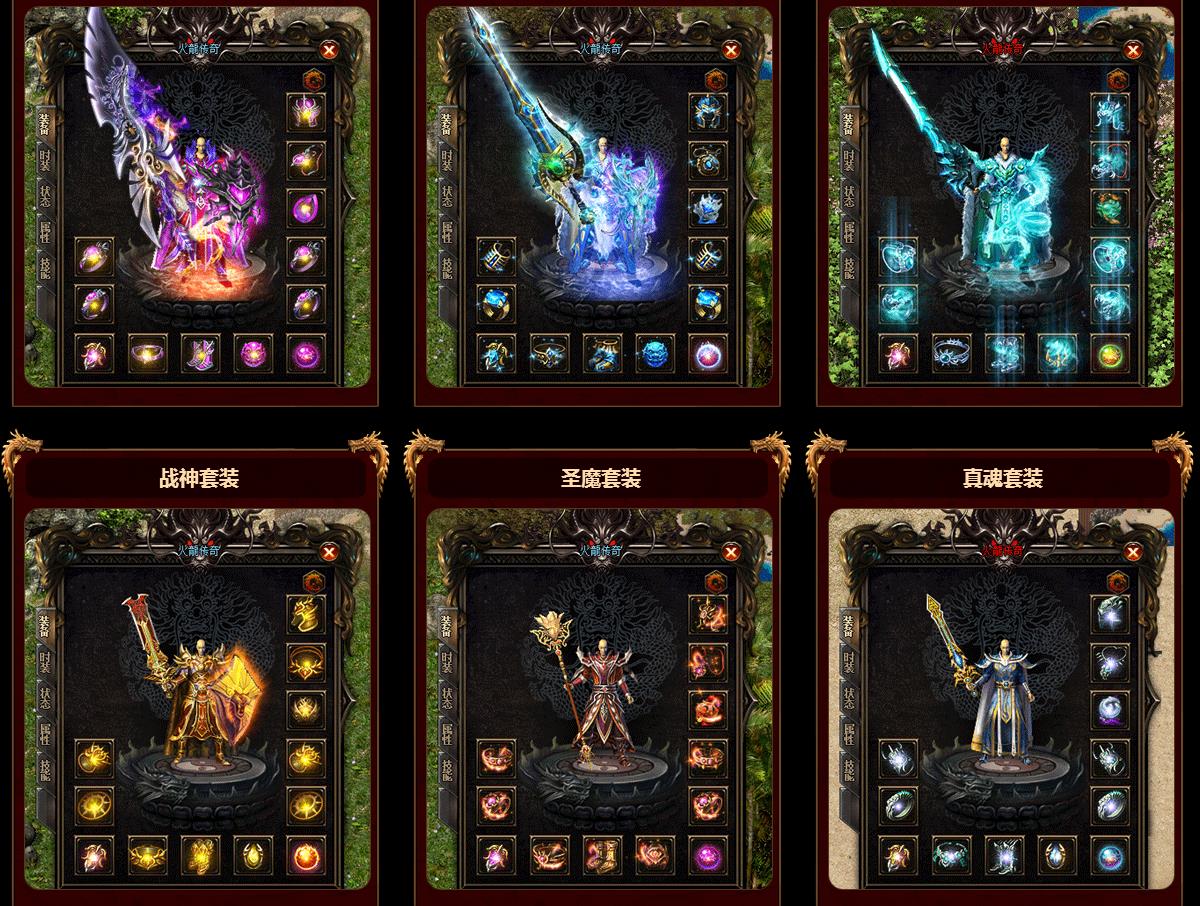Screen dimensions: 1200x906
Task: Choose the purple-white orb slot in 真魂套装
Action: [x=1110, y=709]
